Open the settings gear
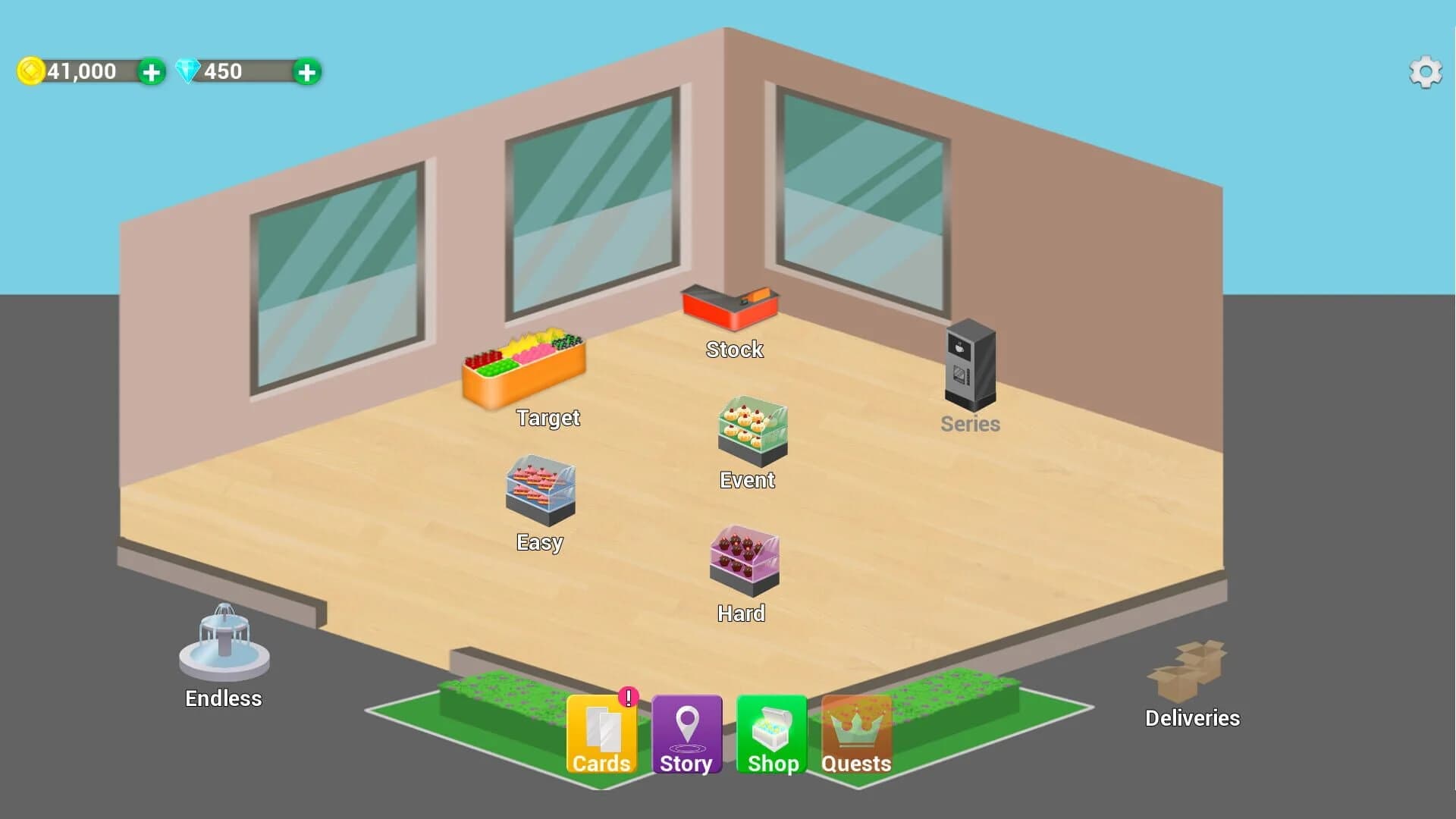 click(1426, 72)
